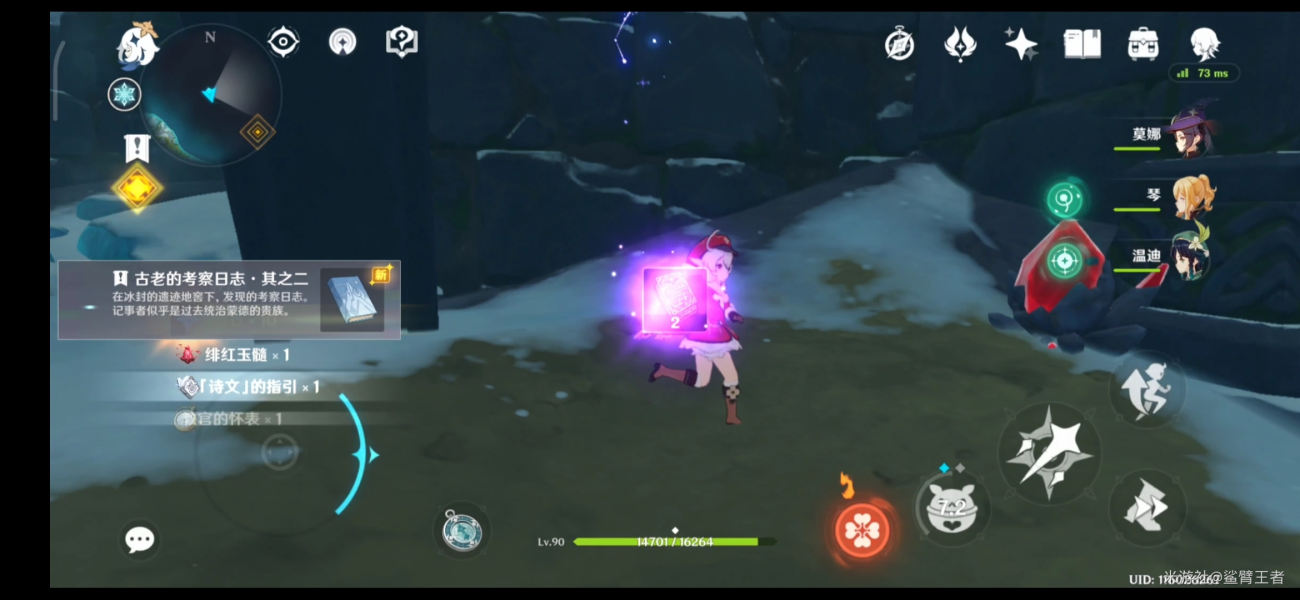
Task: Open the backpack inventory
Action: coord(1142,44)
